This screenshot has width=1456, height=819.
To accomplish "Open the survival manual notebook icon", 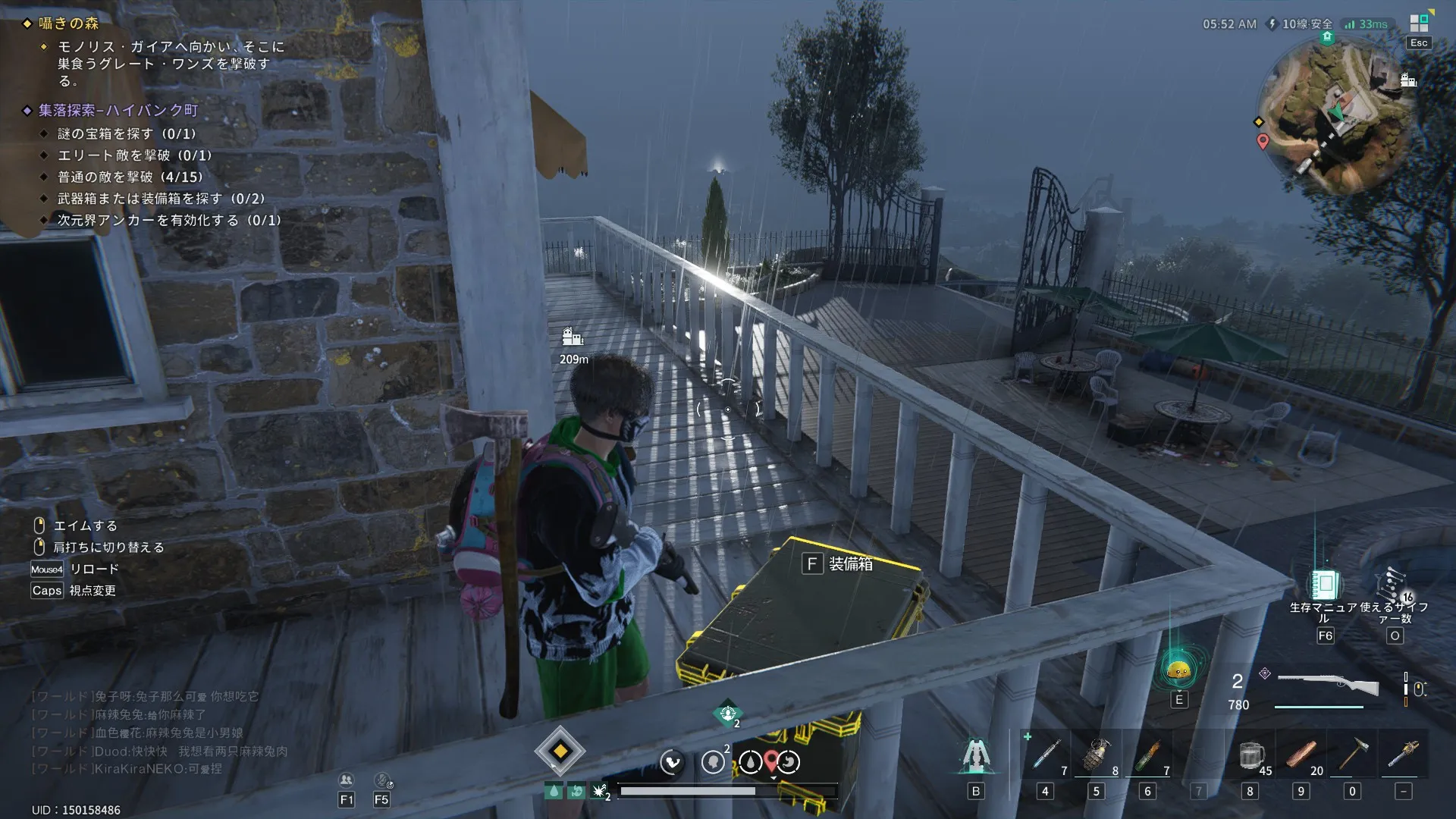I will click(x=1325, y=585).
